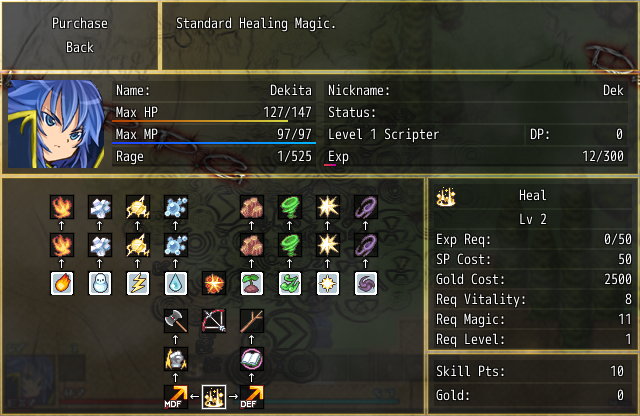
Task: Select the MDF boost skill icon
Action: click(x=176, y=397)
